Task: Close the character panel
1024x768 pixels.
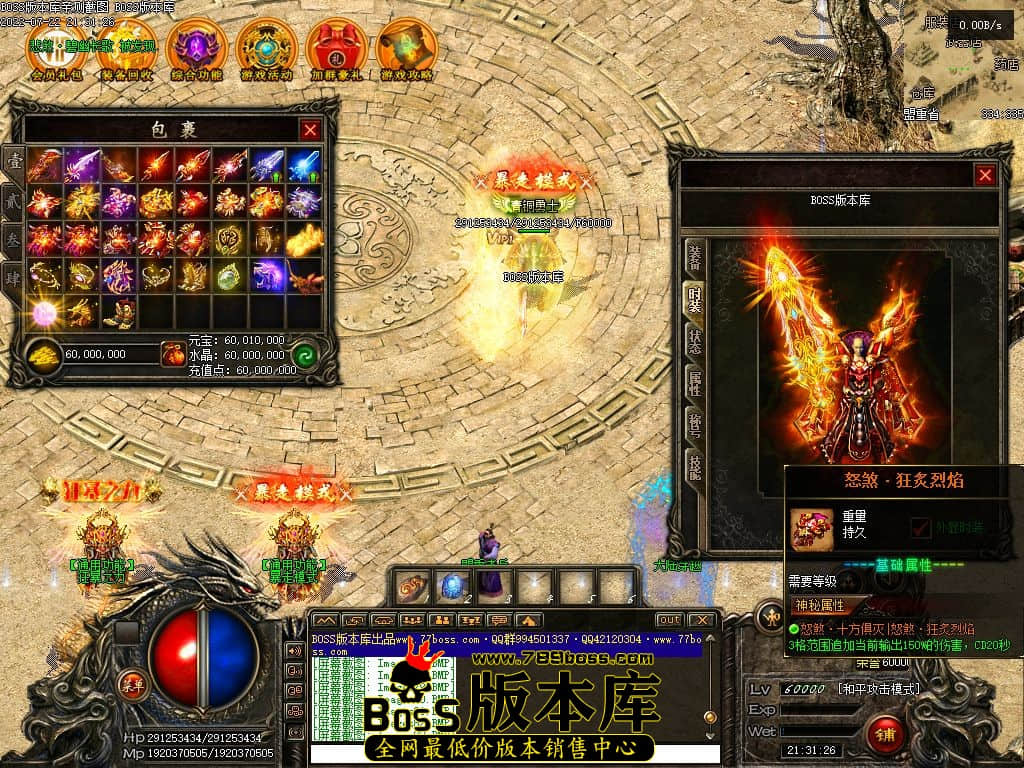Action: click(986, 175)
